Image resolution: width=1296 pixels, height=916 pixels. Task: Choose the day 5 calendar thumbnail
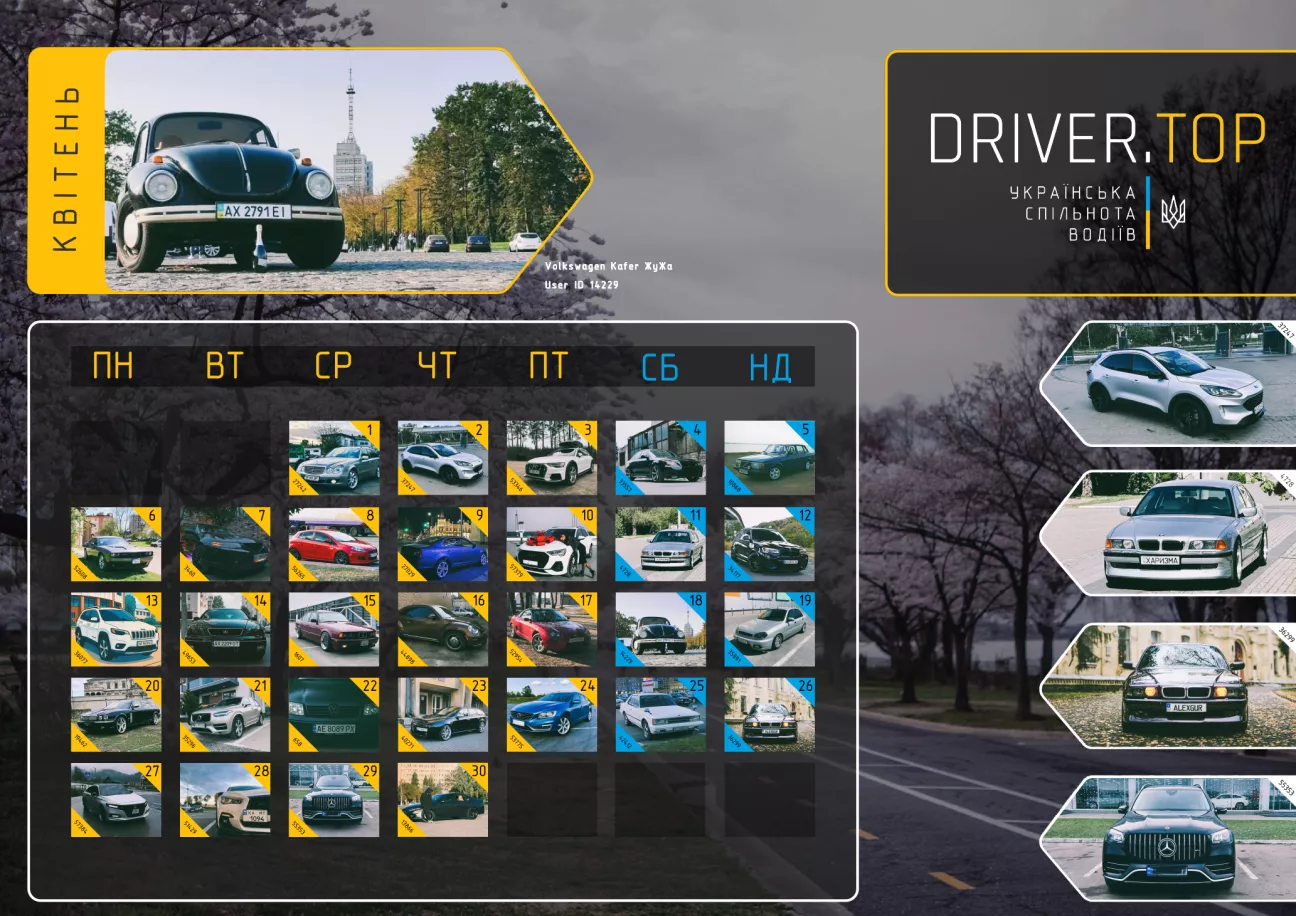point(769,458)
